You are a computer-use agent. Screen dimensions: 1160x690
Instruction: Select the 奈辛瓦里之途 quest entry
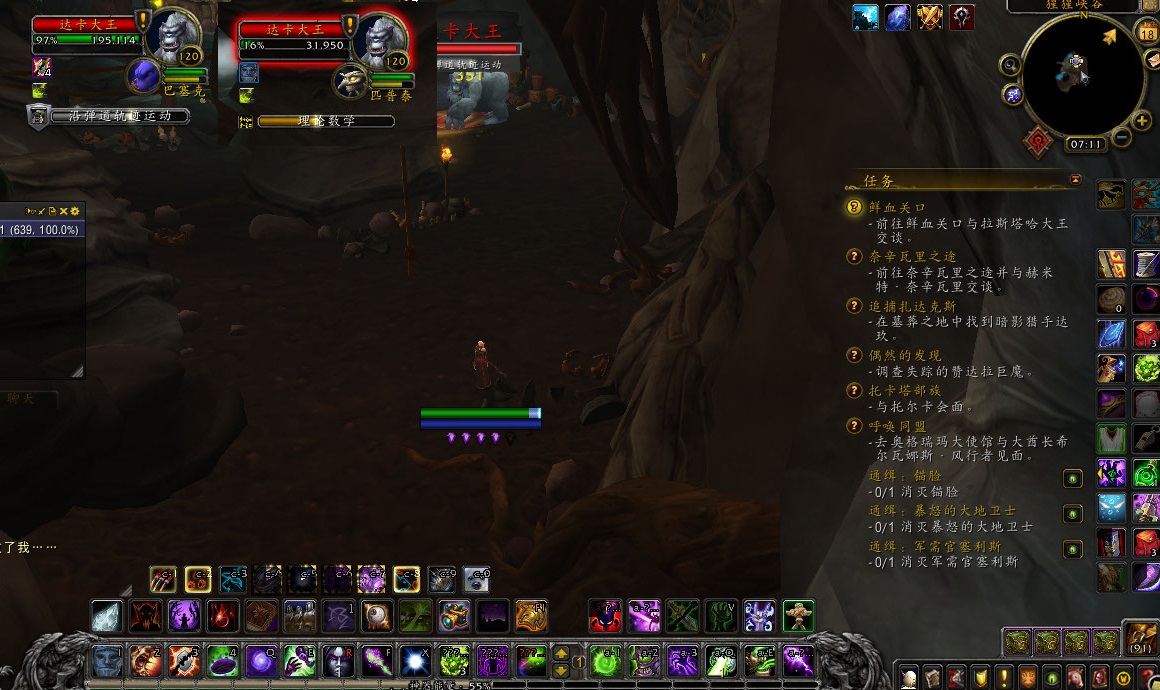(911, 257)
